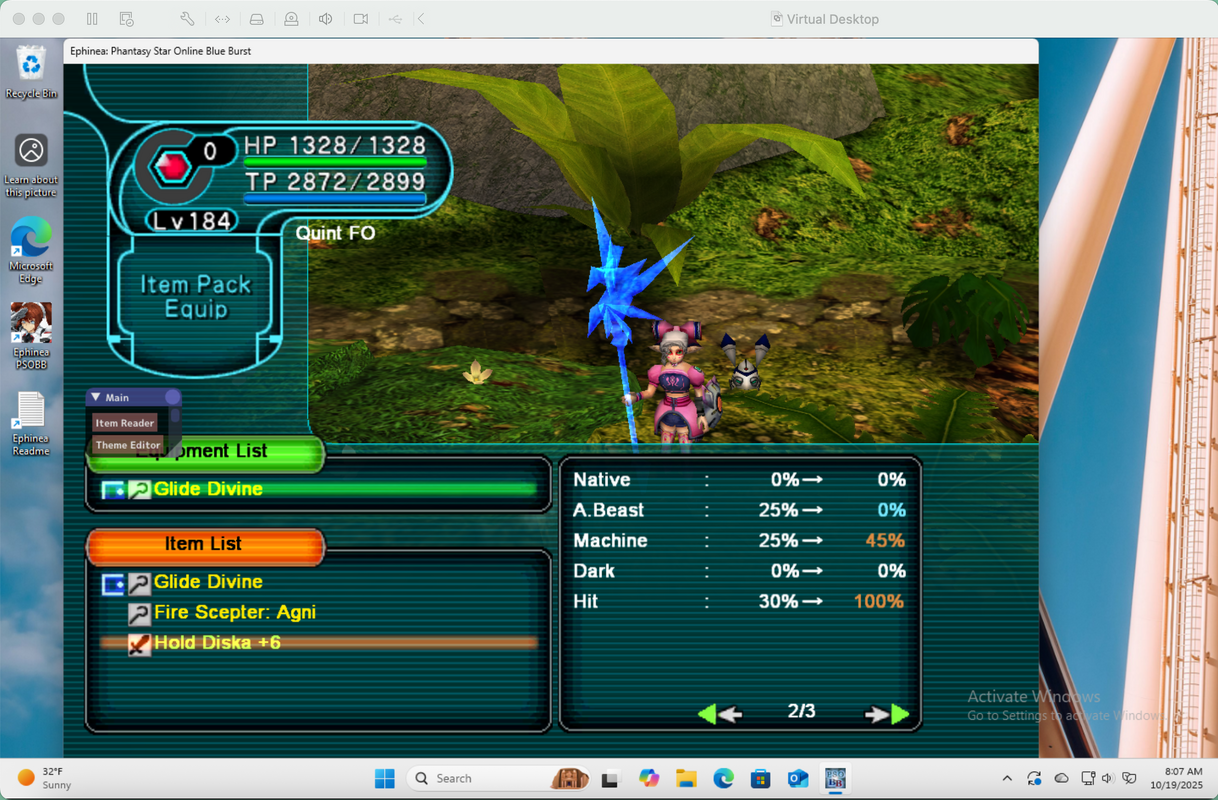
Task: Select the Hold Diska +6 weapon
Action: pyautogui.click(x=216, y=643)
